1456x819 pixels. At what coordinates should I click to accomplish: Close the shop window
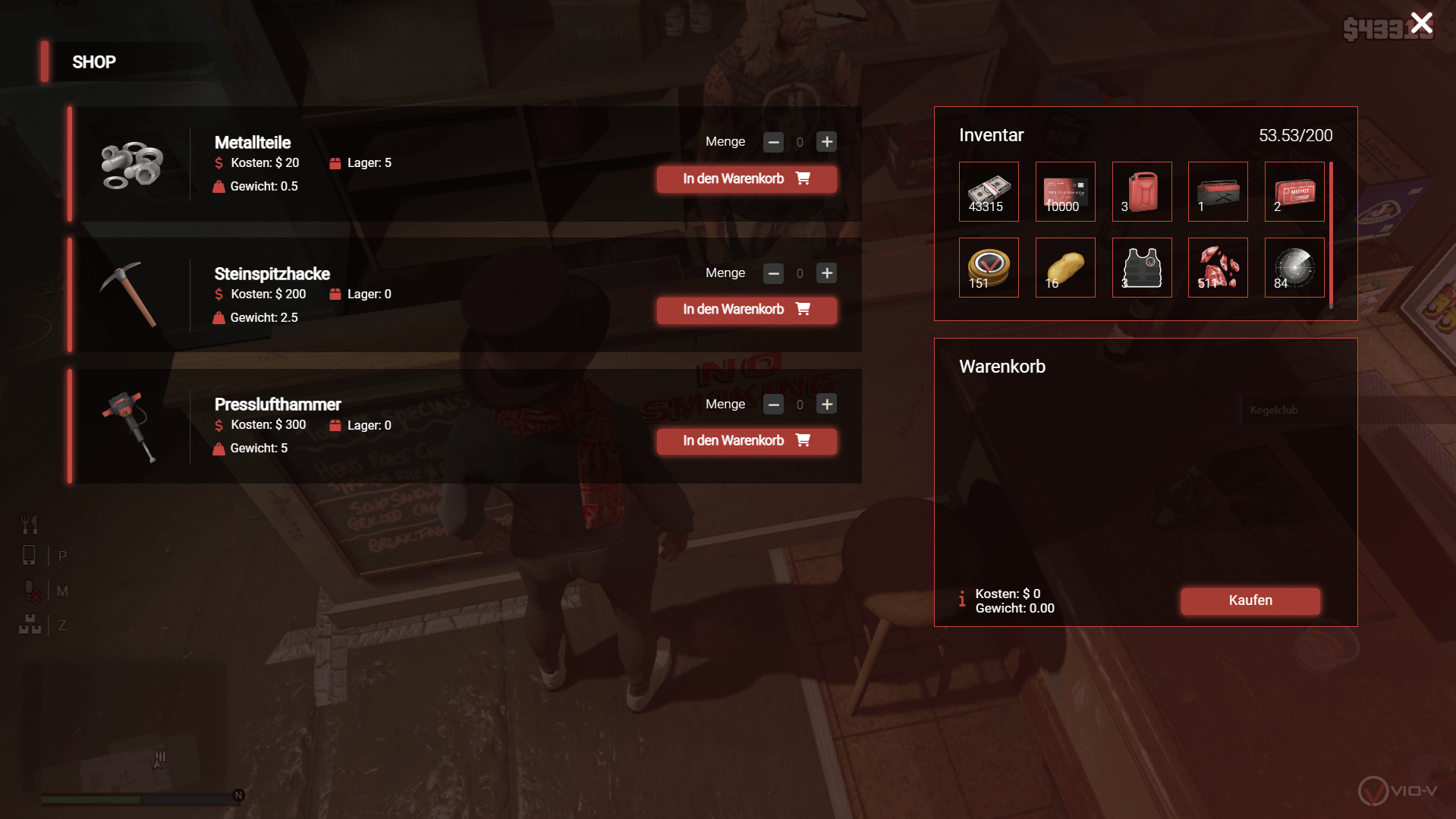(1421, 23)
